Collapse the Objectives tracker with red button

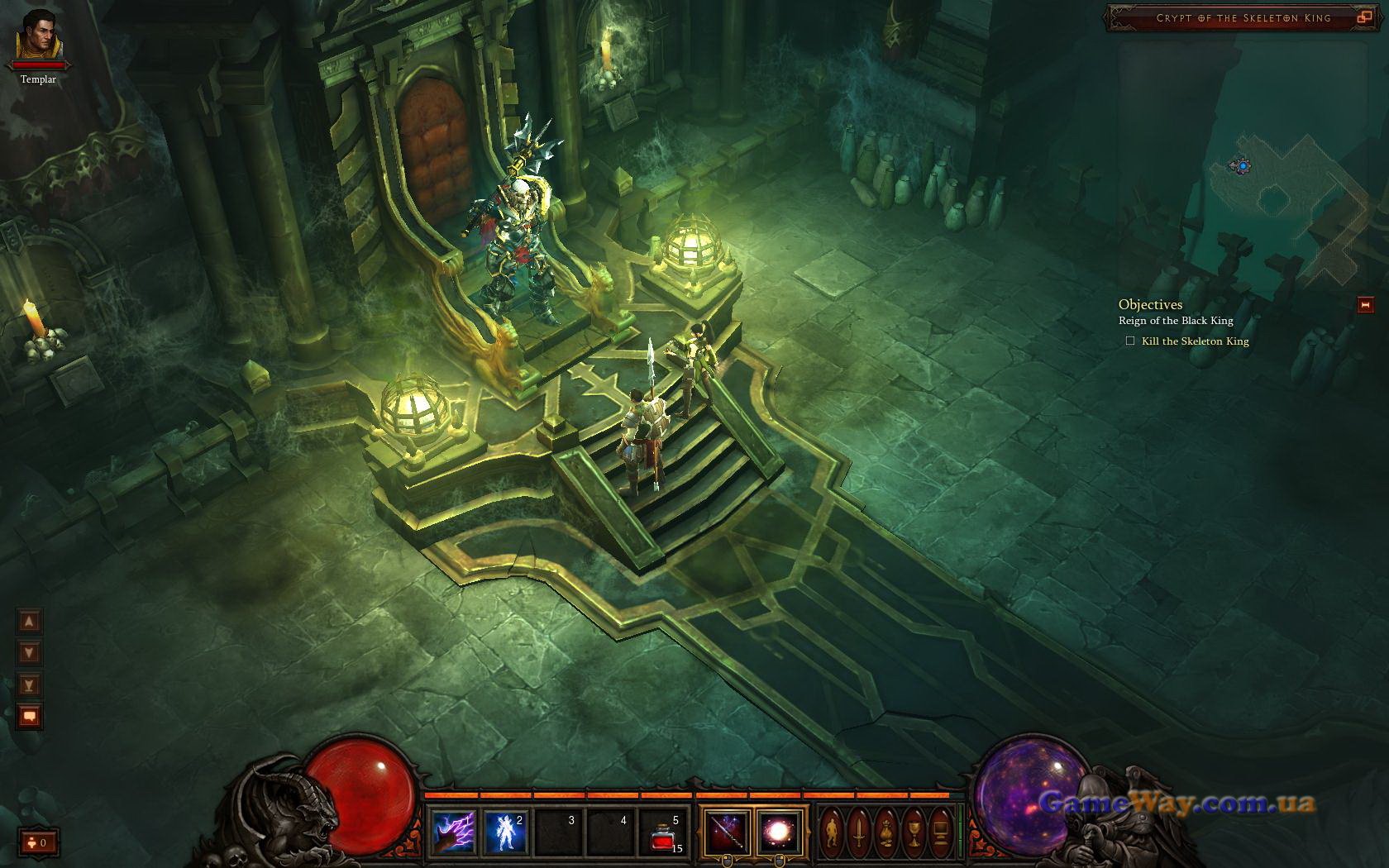click(x=1365, y=305)
